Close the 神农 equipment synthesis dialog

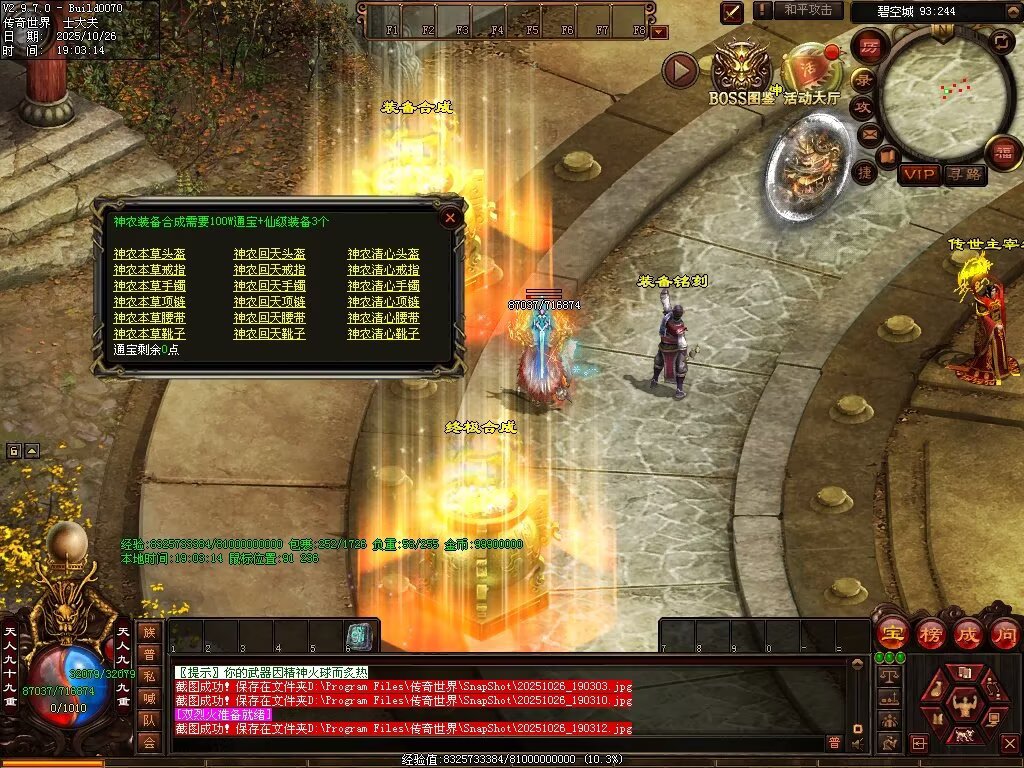click(x=450, y=217)
